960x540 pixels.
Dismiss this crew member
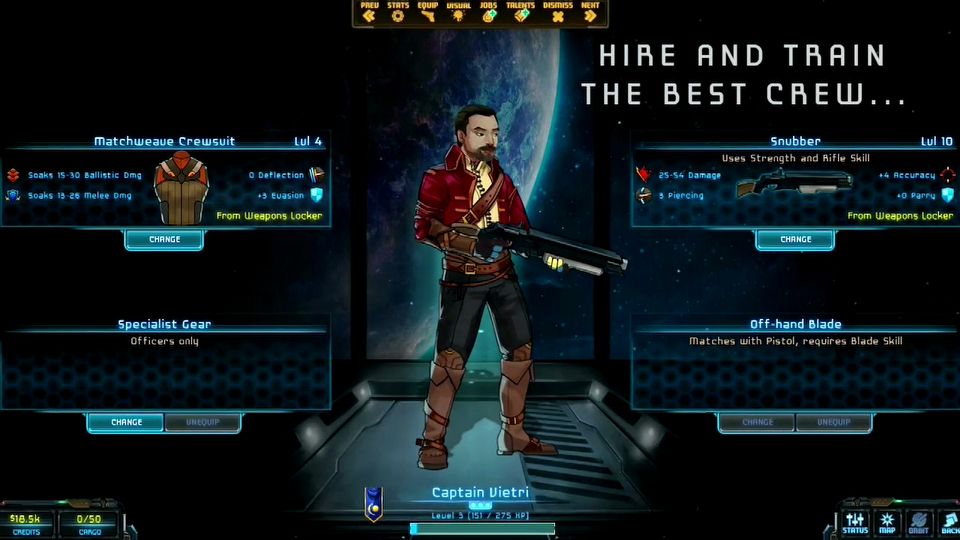point(558,13)
